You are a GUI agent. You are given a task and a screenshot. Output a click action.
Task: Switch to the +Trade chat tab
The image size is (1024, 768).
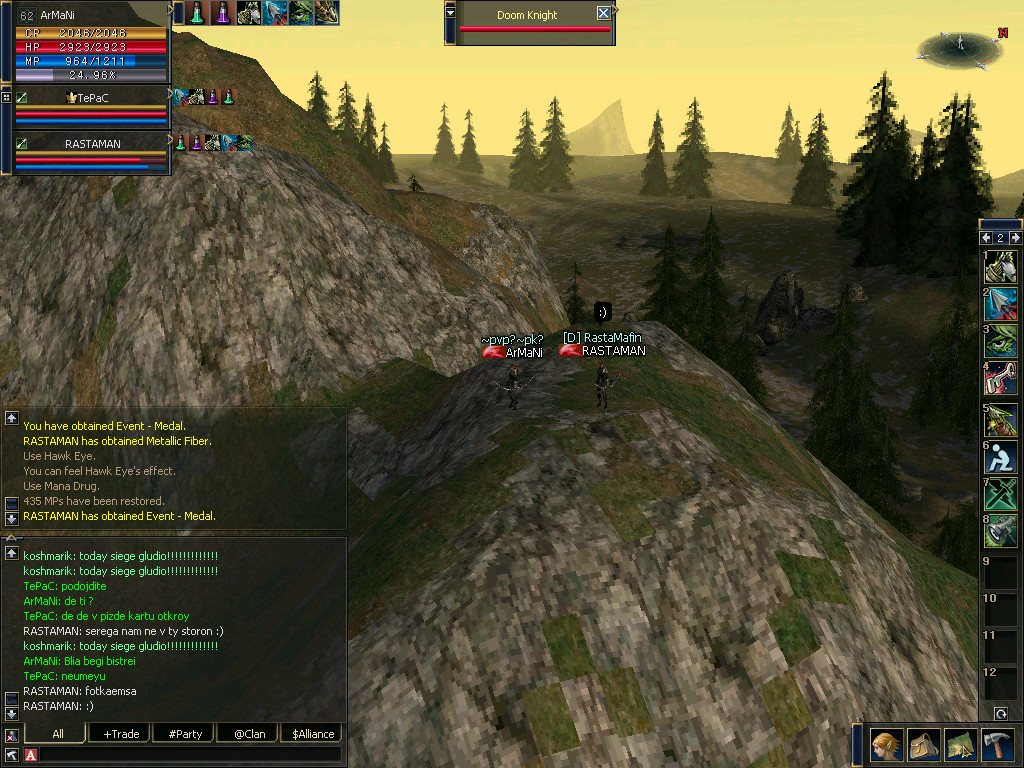121,734
